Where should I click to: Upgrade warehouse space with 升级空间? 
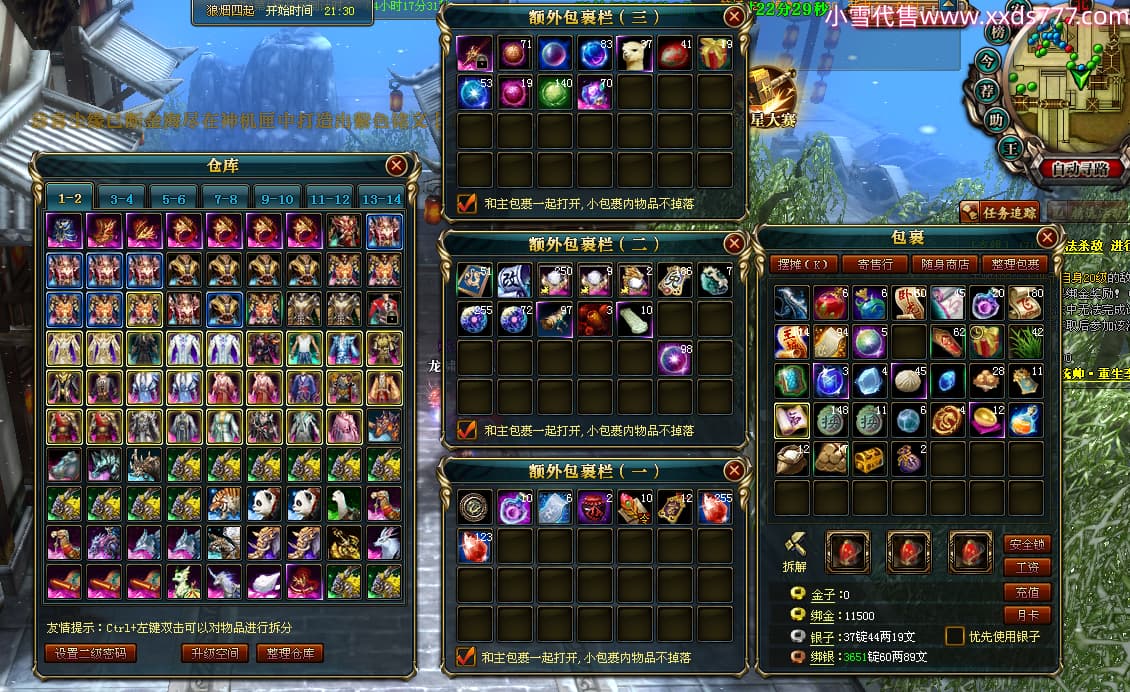point(215,654)
